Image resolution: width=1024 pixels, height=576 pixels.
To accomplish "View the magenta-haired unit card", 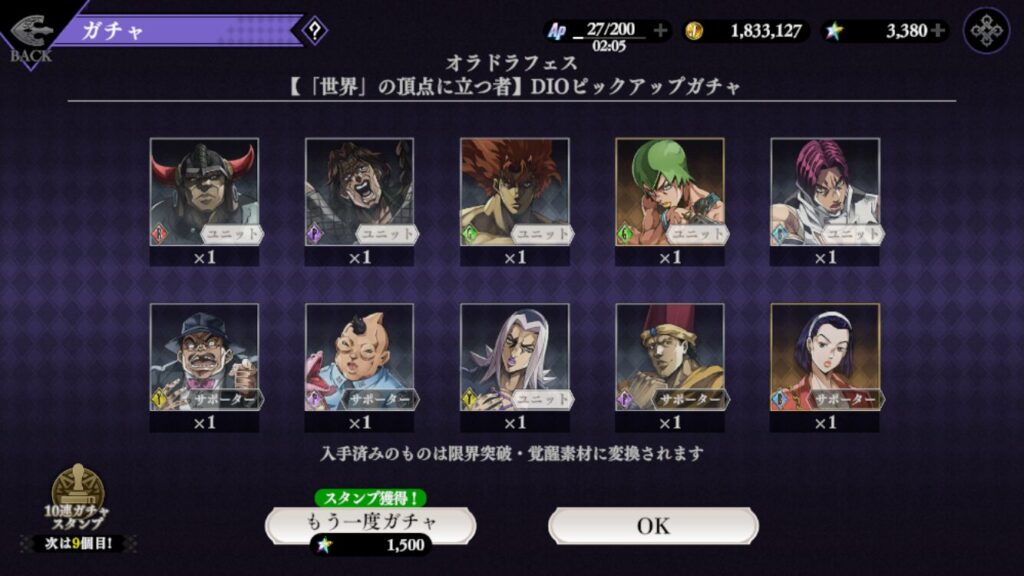I will pyautogui.click(x=825, y=192).
